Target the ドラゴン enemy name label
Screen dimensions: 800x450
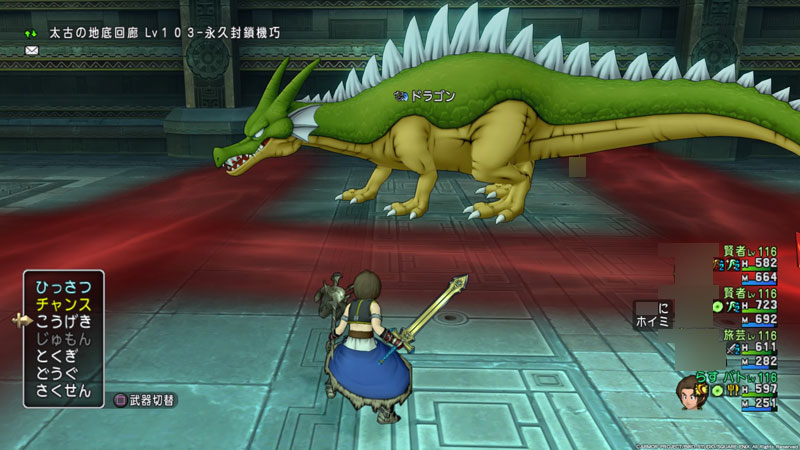(432, 96)
